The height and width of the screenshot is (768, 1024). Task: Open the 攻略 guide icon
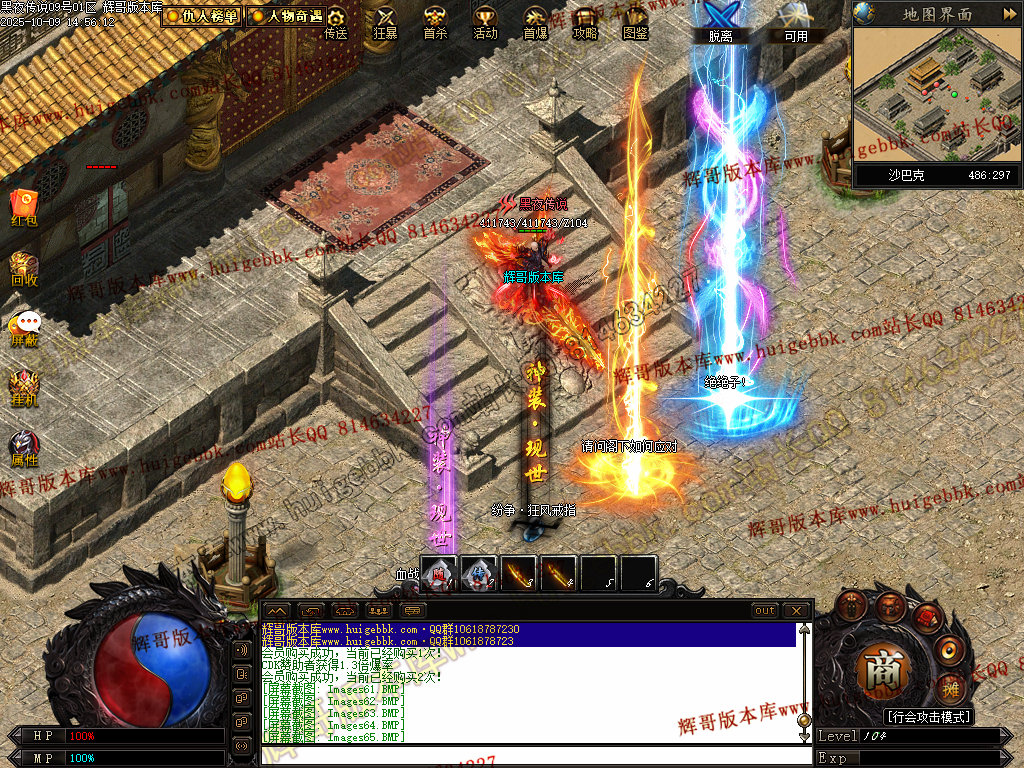[585, 22]
